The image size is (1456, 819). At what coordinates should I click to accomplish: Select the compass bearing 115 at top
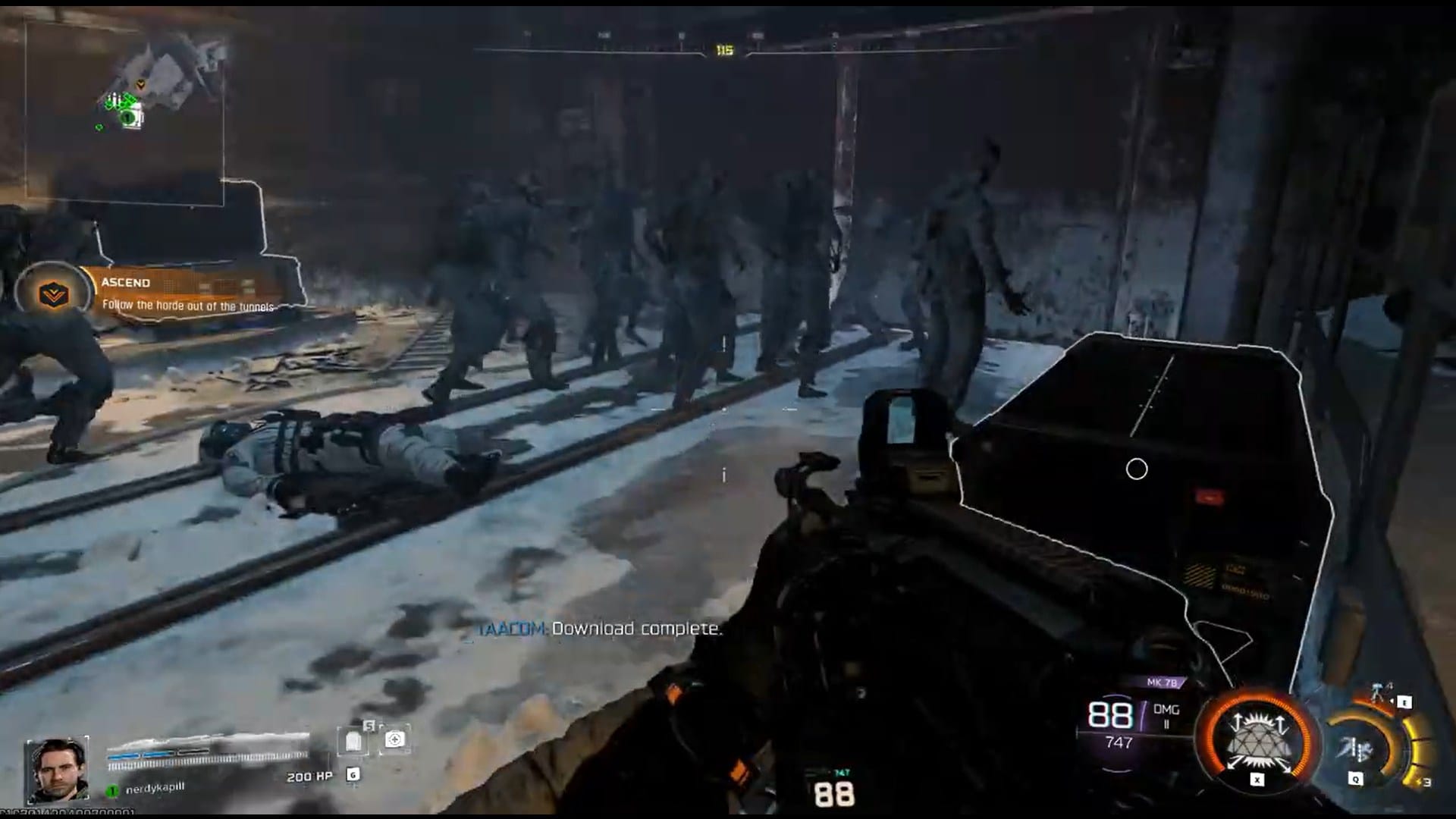(723, 49)
